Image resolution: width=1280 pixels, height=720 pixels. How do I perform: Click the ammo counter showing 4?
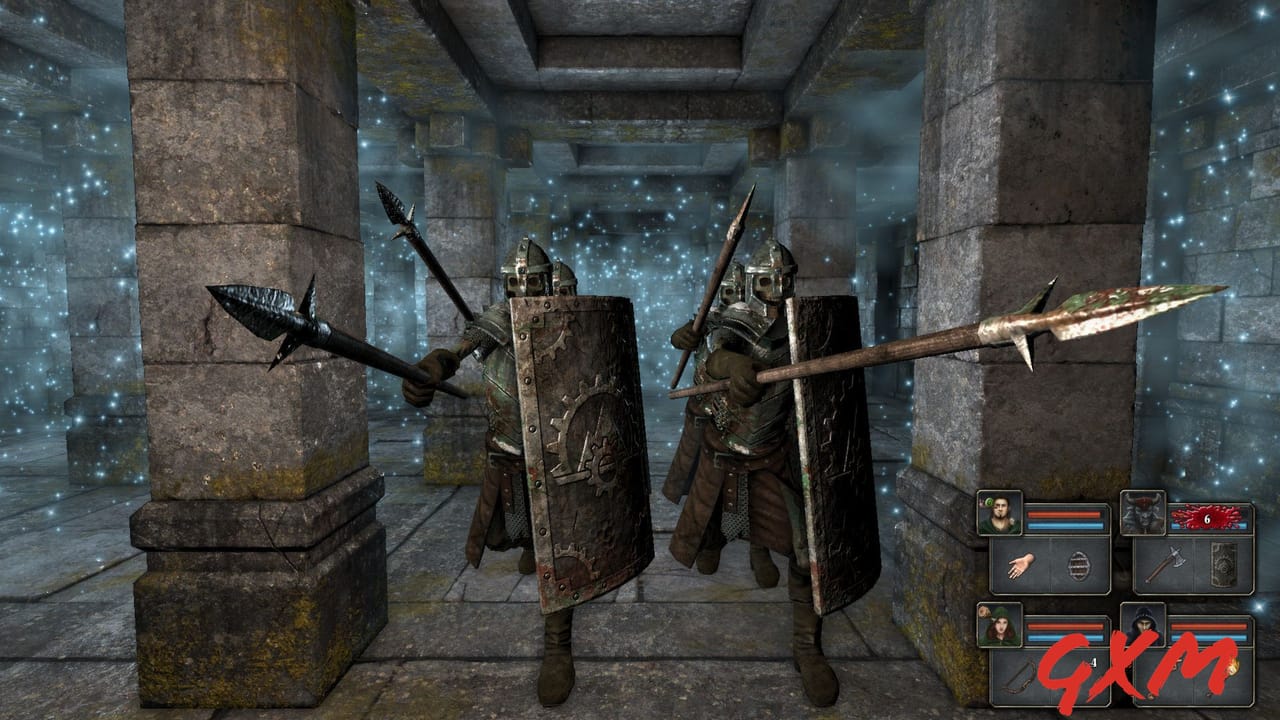point(1093,662)
